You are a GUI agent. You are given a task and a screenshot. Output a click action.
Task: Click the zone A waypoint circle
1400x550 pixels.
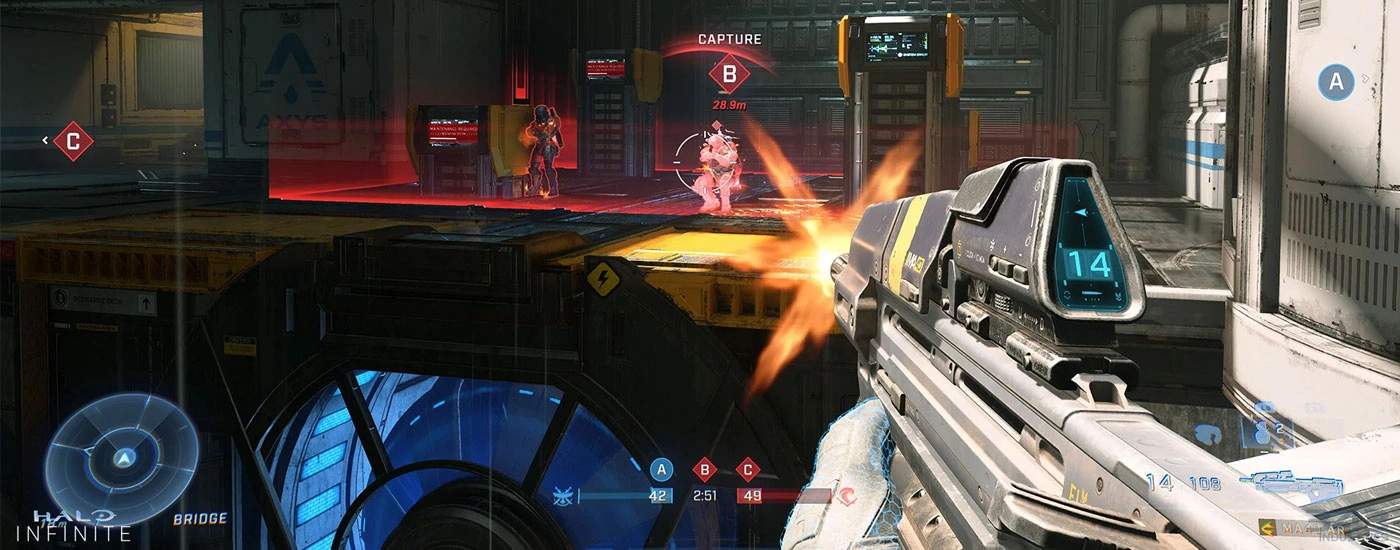pyautogui.click(x=1336, y=82)
